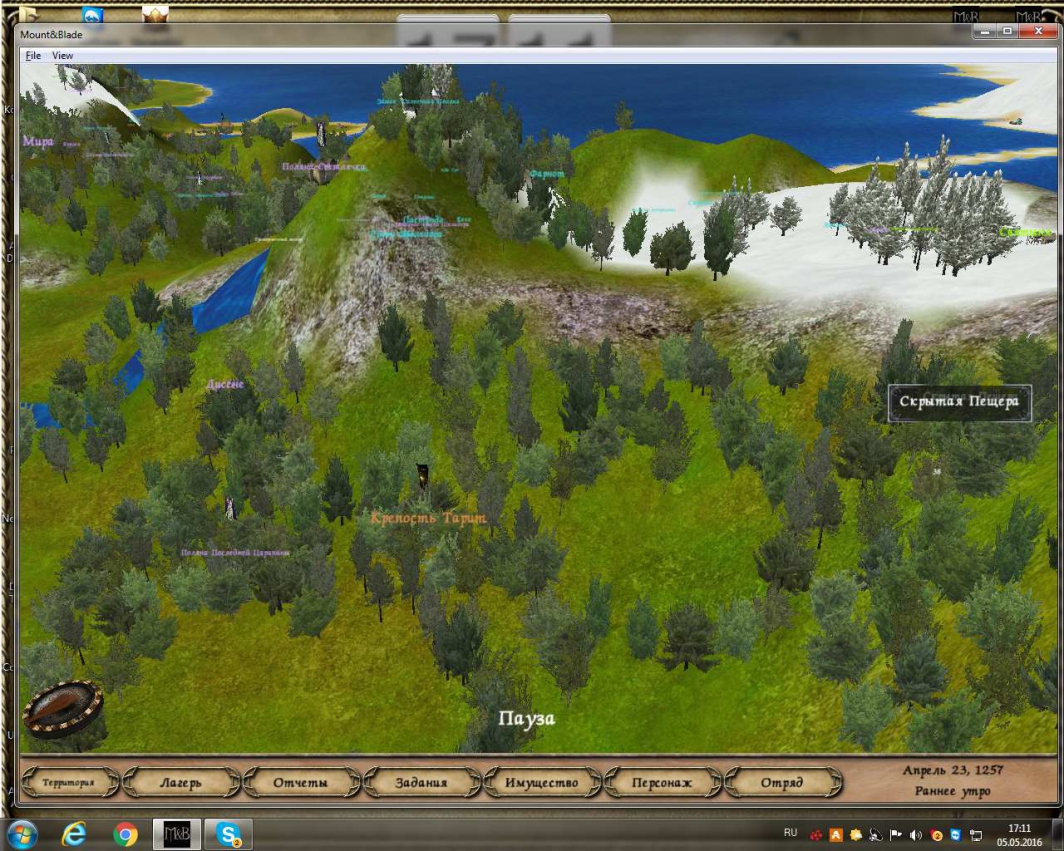This screenshot has width=1064, height=851.
Task: Select the Крепость Тарит map label
Action: pyautogui.click(x=428, y=518)
